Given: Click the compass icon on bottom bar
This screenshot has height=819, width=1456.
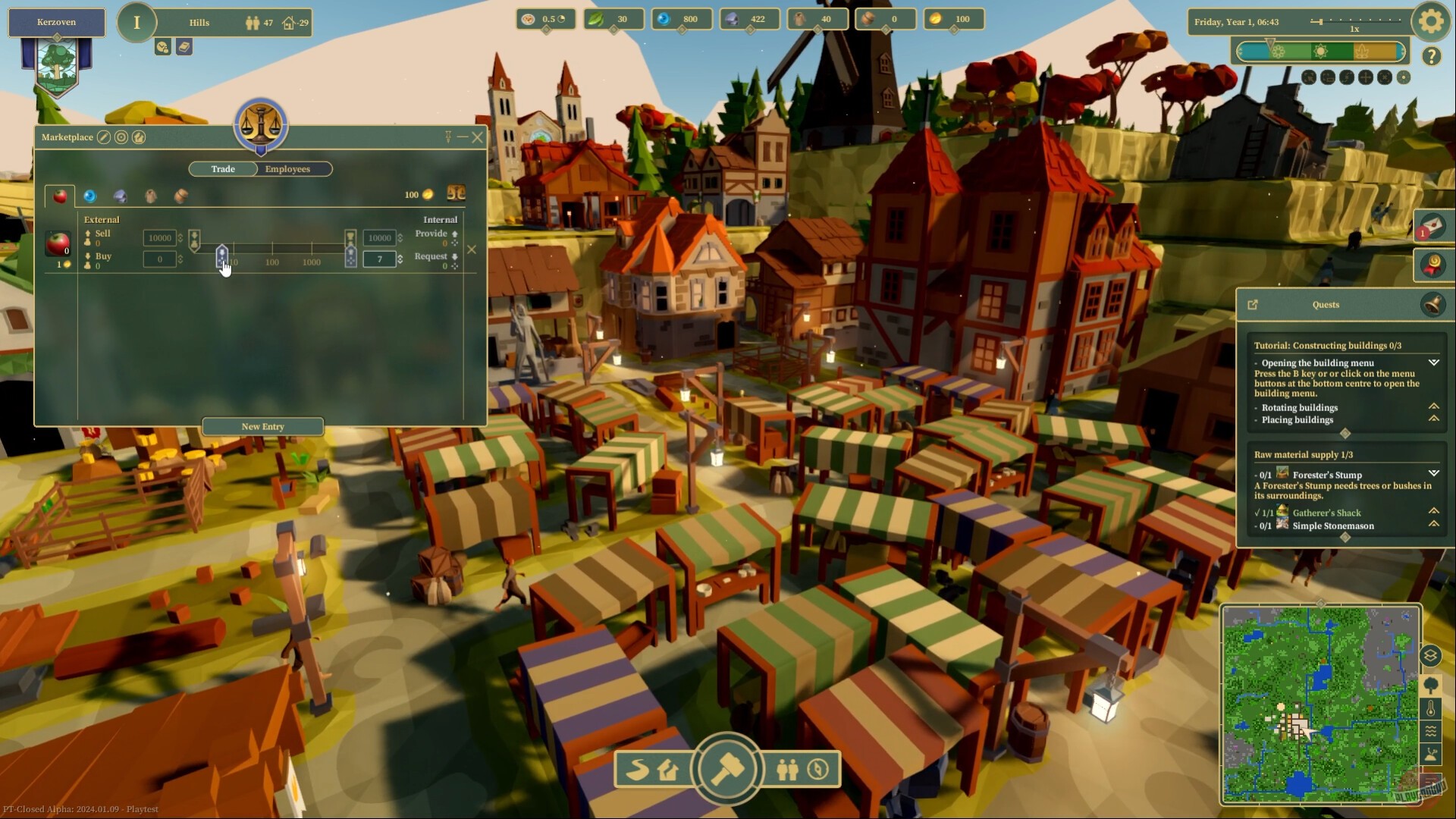Looking at the screenshot, I should pos(816,770).
